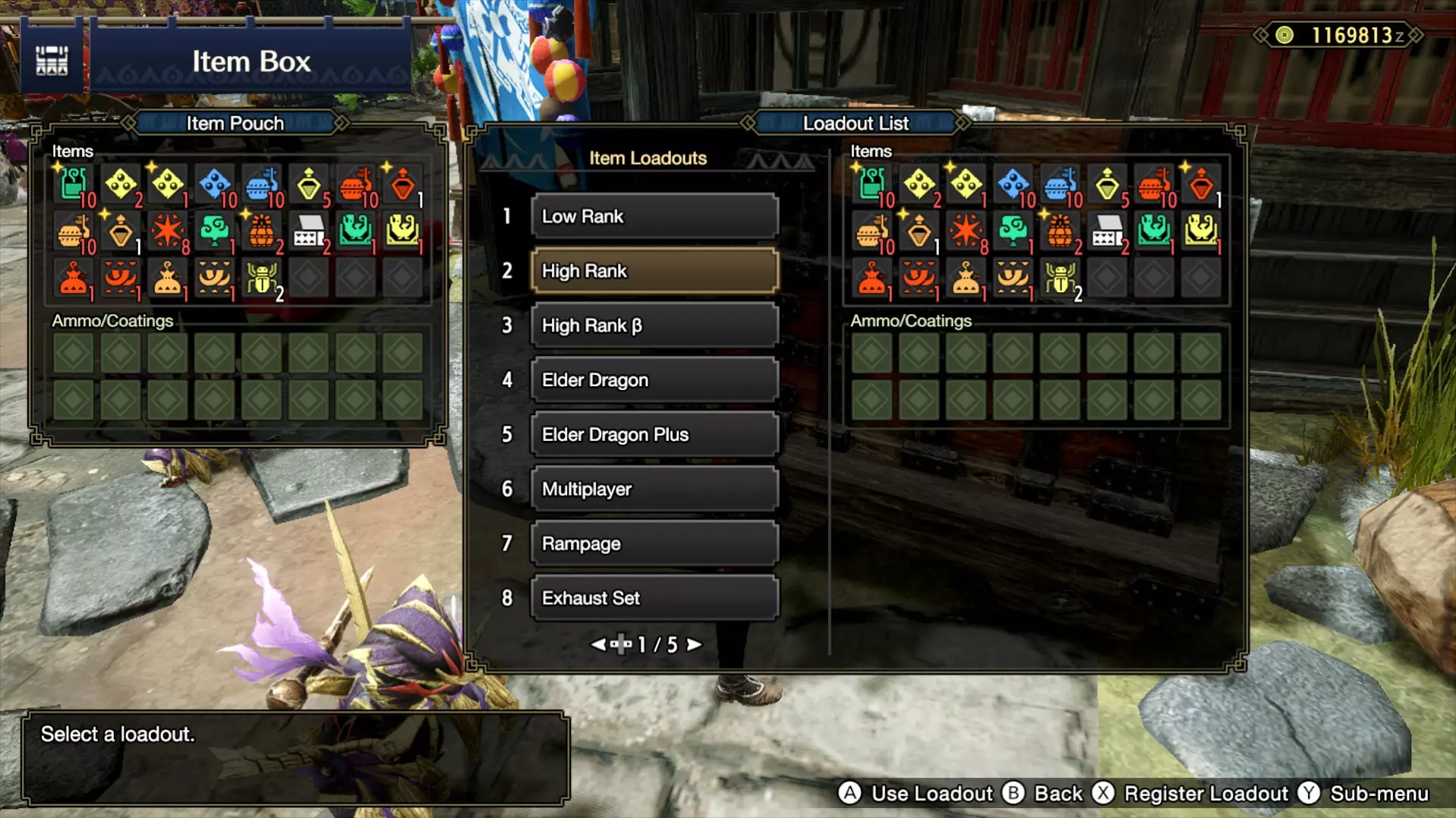The height and width of the screenshot is (818, 1456).
Task: Go to the previous loadout page arrow
Action: [598, 645]
